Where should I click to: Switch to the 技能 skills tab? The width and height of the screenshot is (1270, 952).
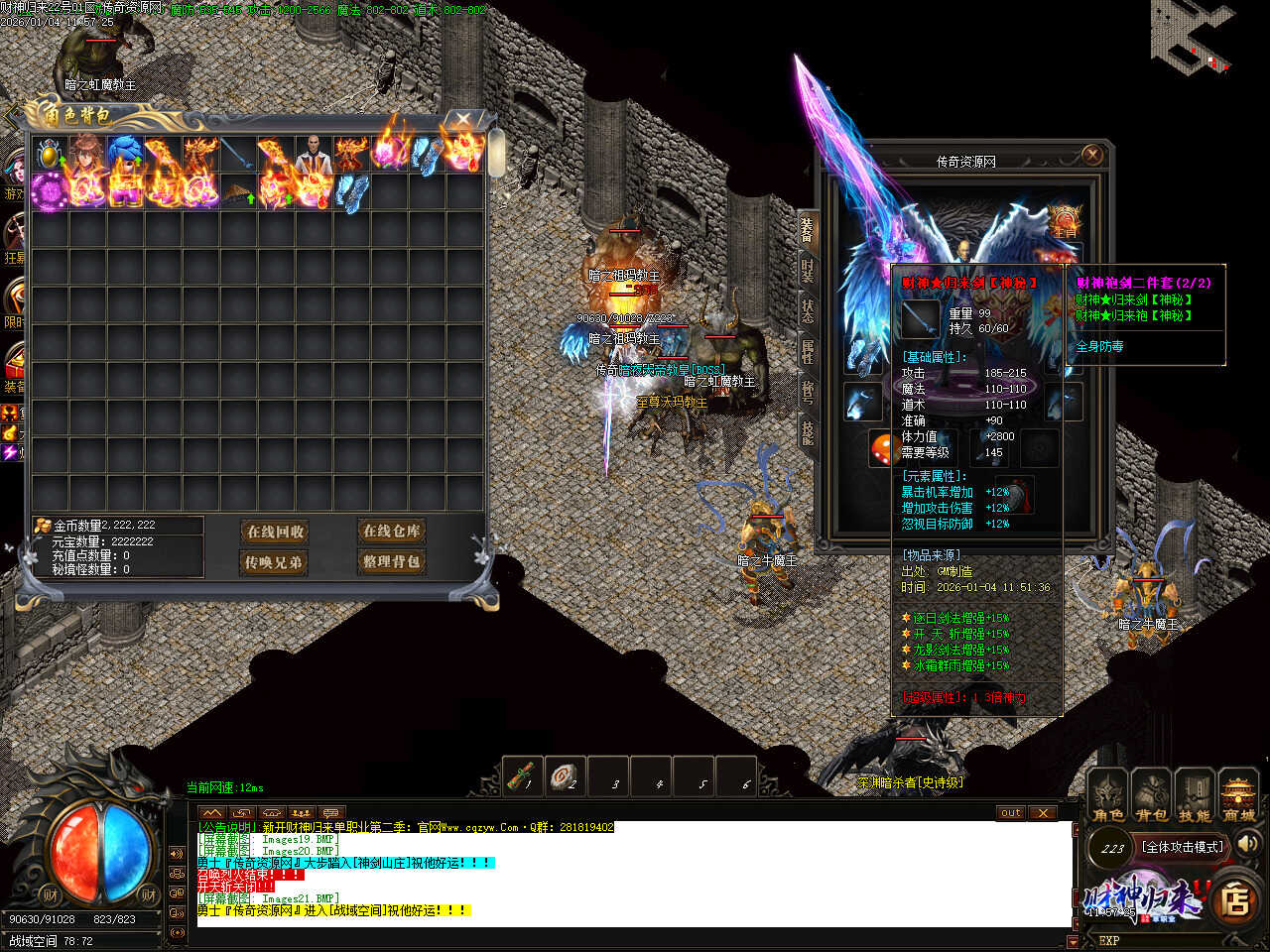click(808, 430)
